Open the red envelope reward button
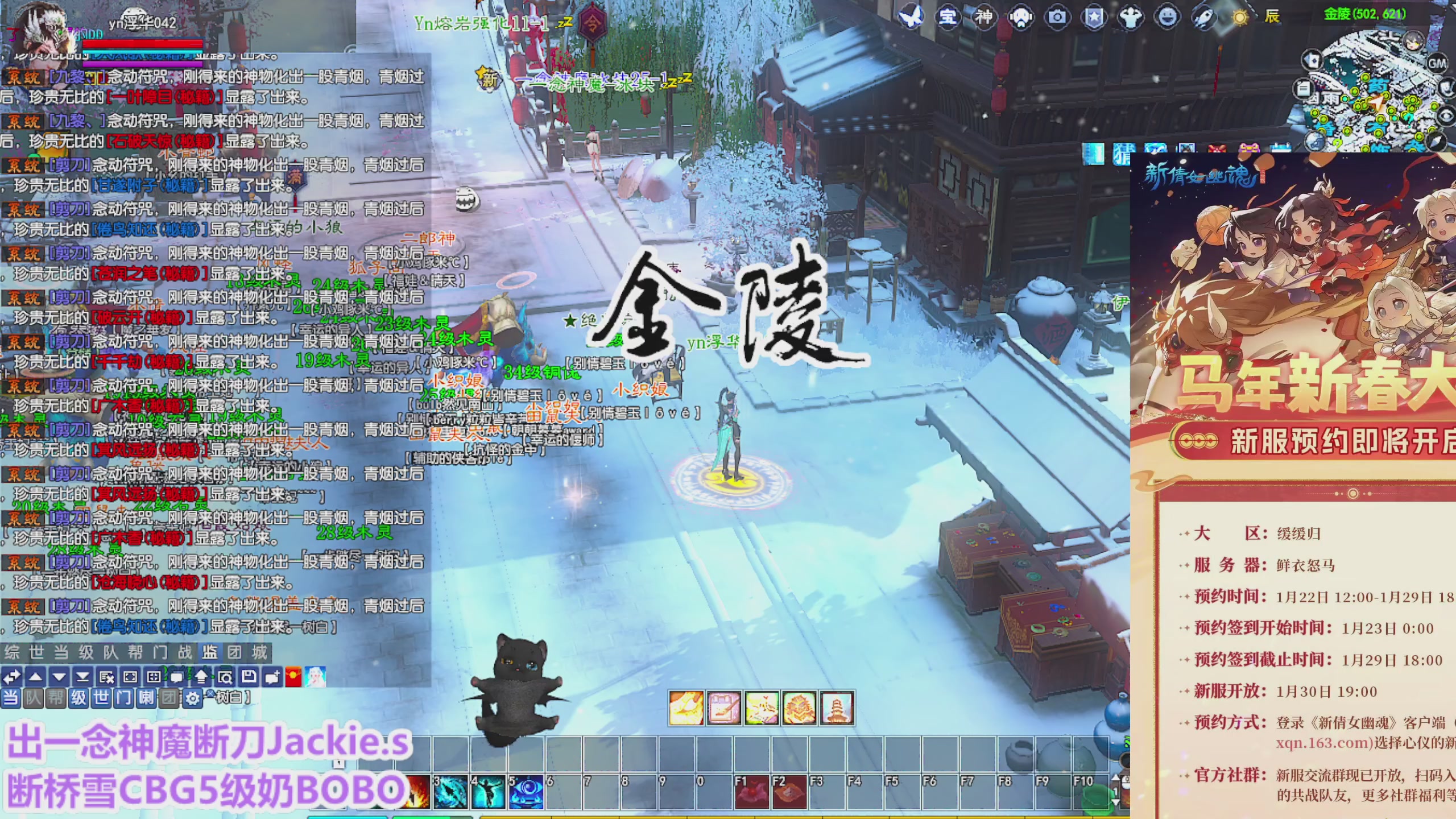Image resolution: width=1456 pixels, height=819 pixels. coord(295,677)
